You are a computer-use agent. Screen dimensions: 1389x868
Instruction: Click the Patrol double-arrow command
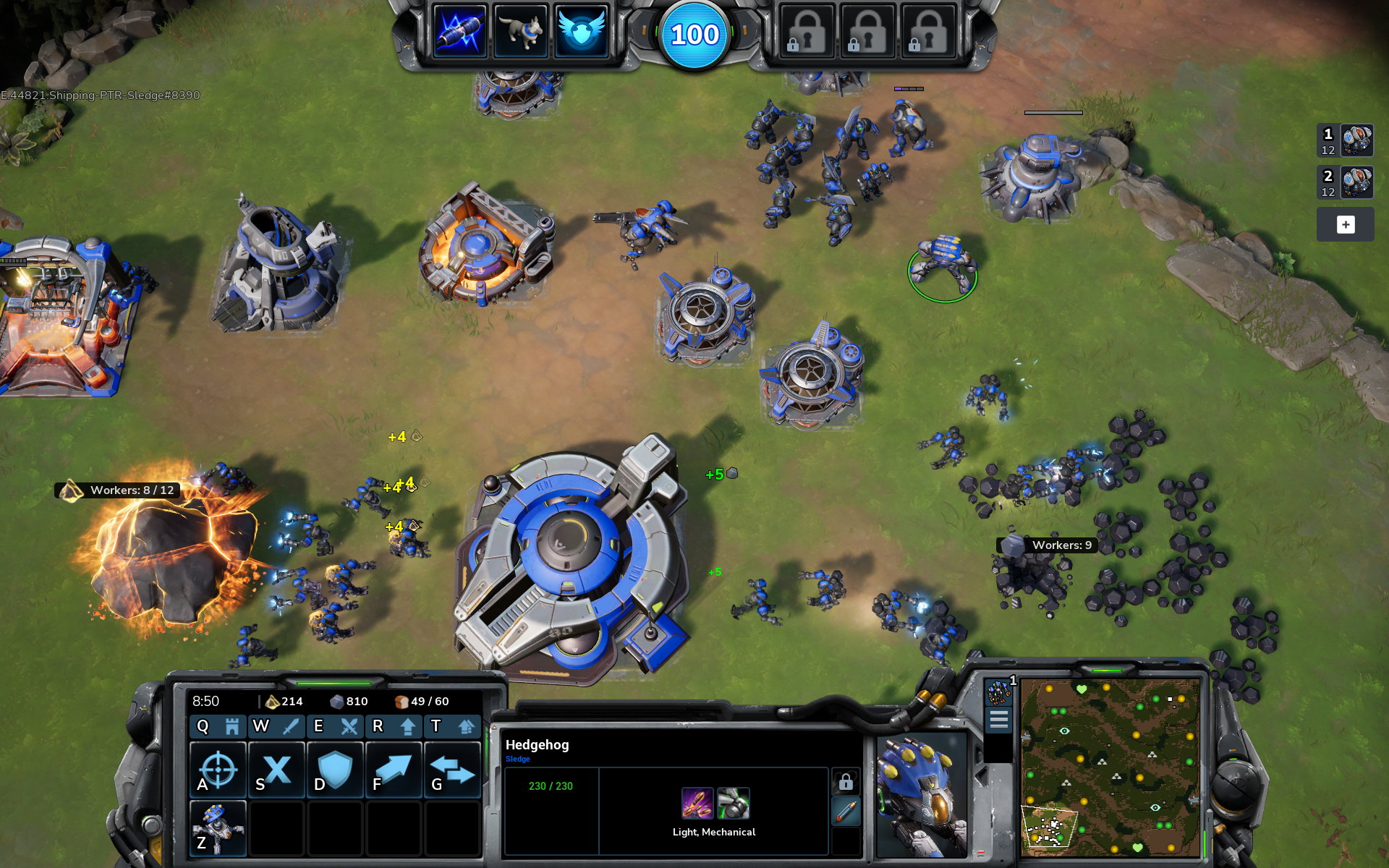pos(452,770)
